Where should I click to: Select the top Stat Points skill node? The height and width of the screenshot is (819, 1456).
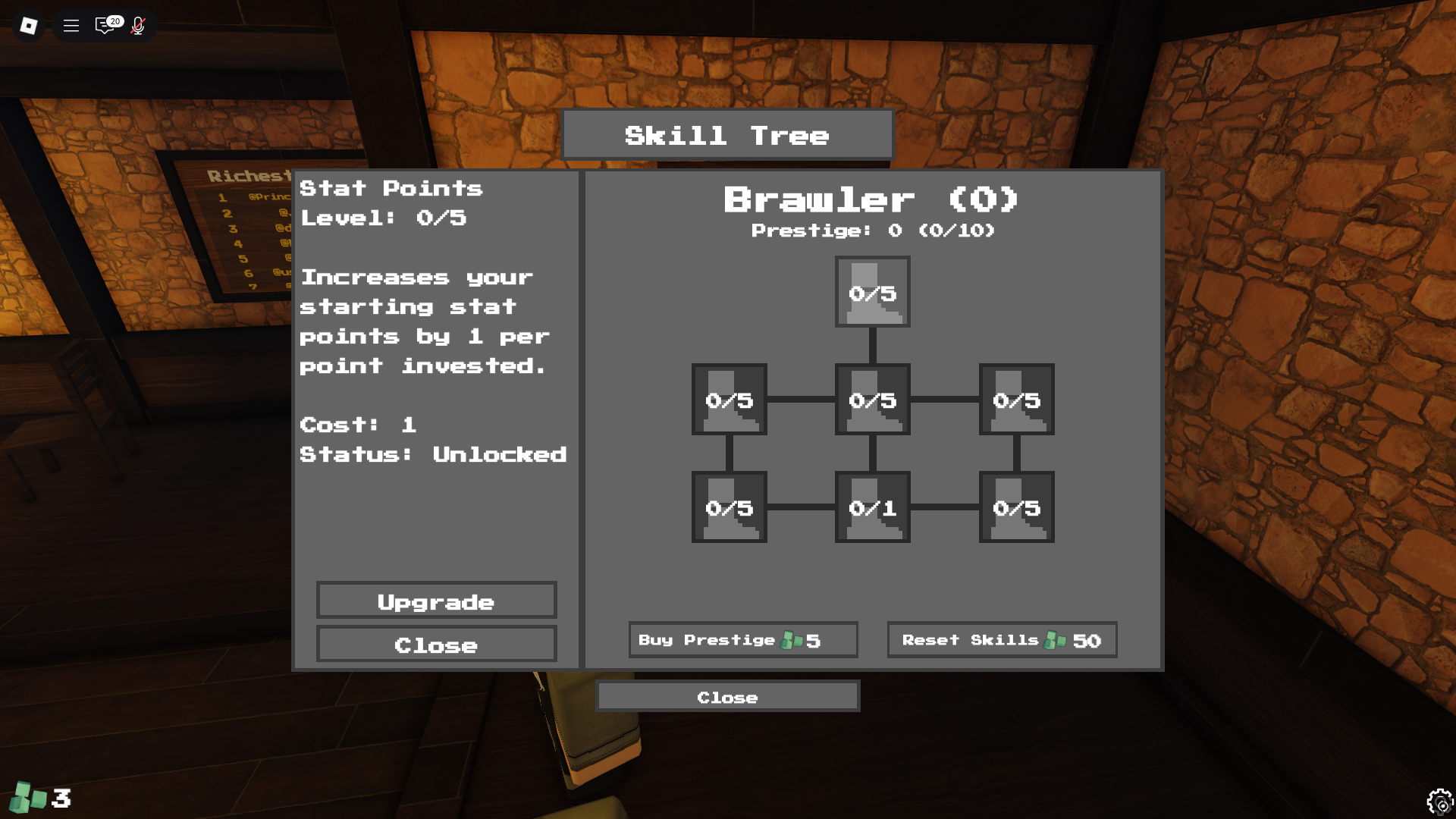(872, 292)
